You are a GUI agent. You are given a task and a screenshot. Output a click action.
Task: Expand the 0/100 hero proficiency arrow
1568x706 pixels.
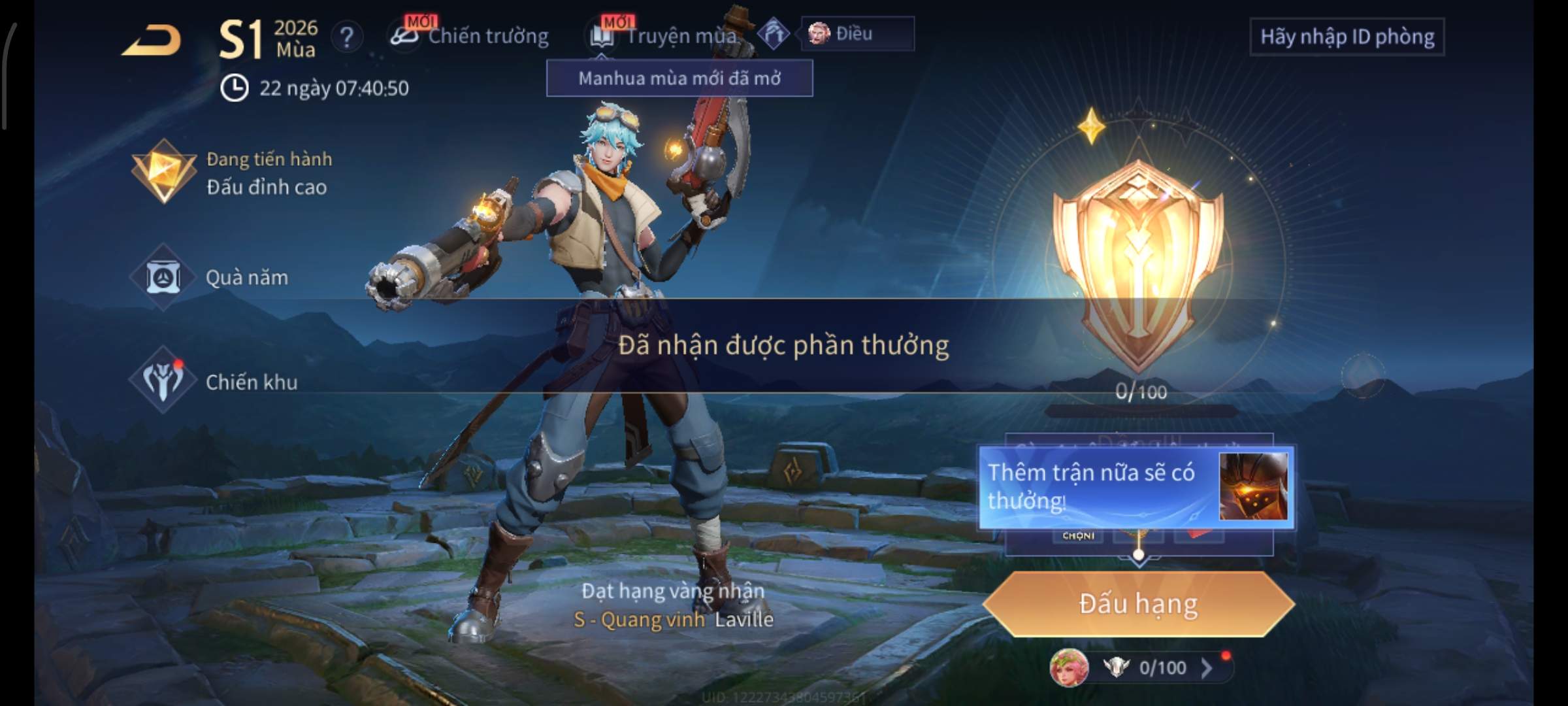tap(1206, 667)
